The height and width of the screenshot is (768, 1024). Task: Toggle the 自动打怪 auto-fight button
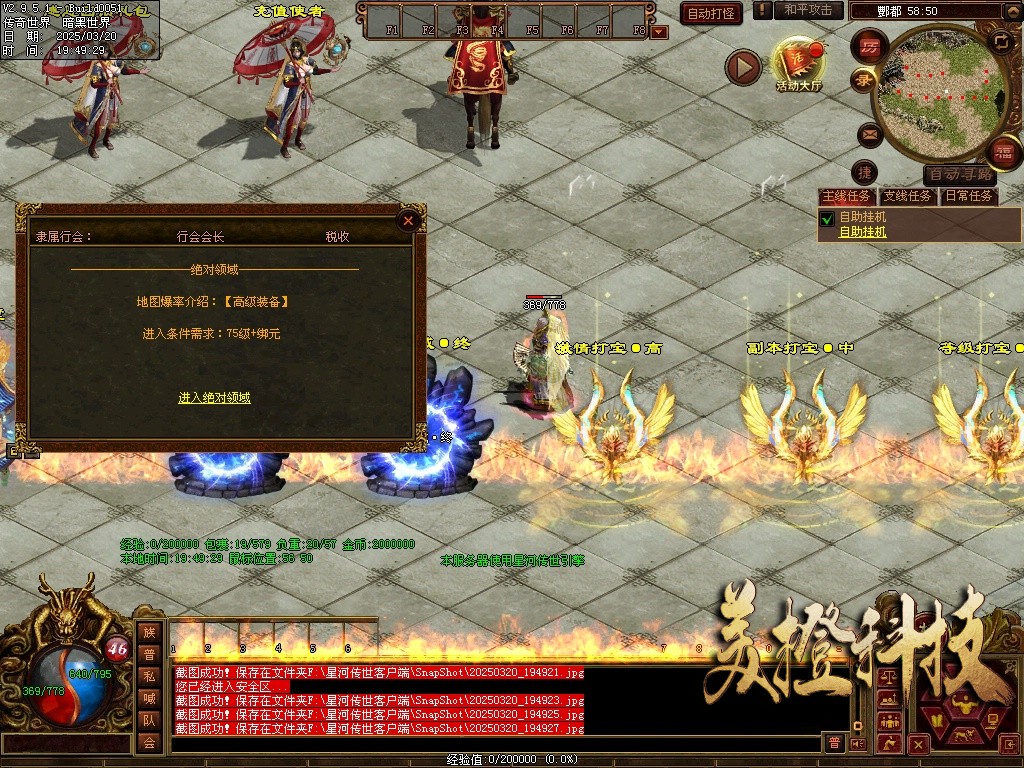(711, 13)
